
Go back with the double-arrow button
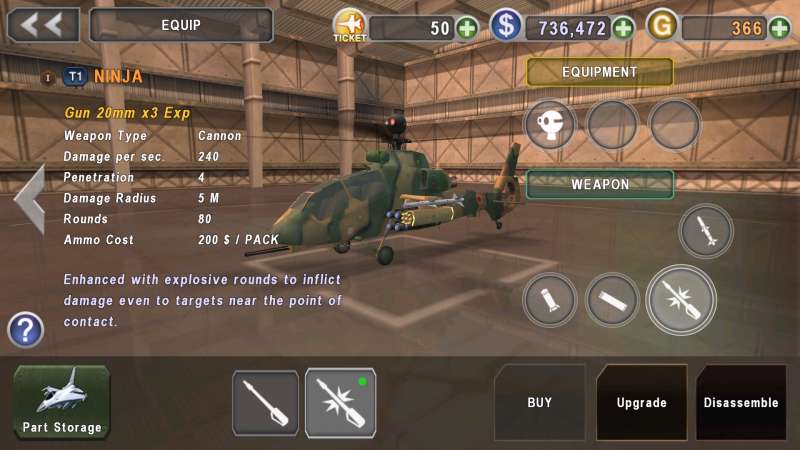click(x=43, y=25)
